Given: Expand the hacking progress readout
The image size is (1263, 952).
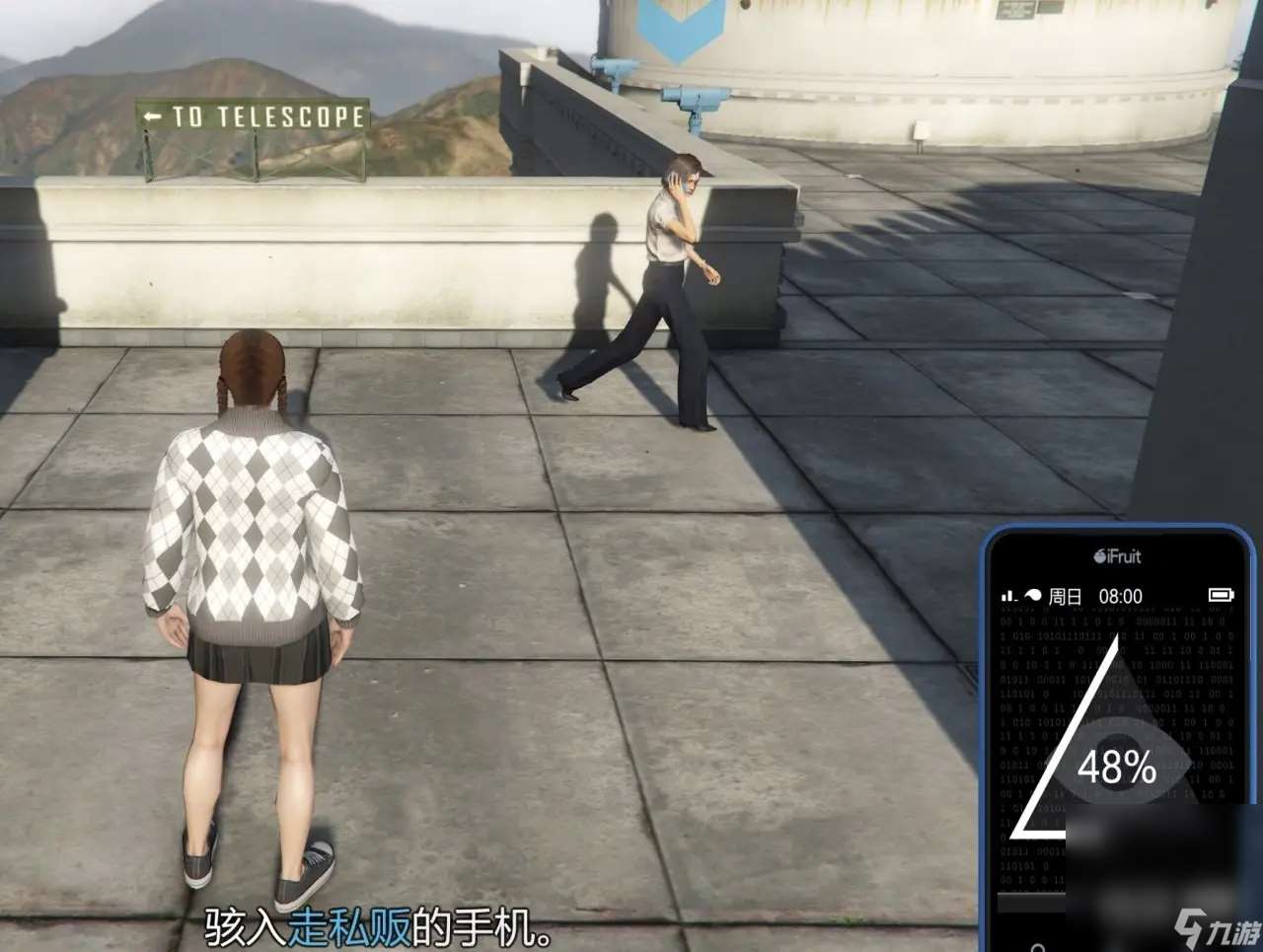Looking at the screenshot, I should [1119, 768].
